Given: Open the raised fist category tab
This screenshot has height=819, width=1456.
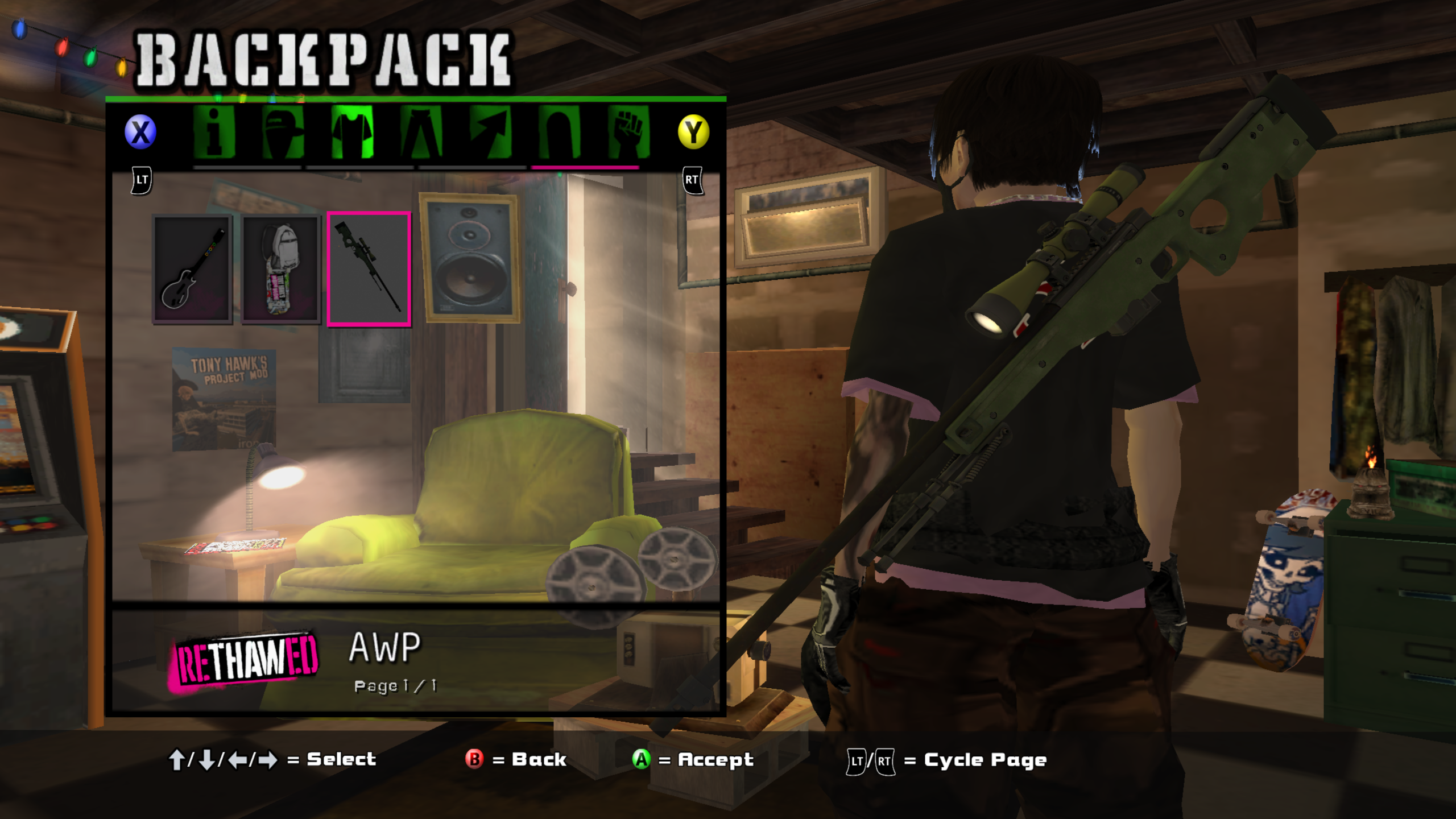Looking at the screenshot, I should (x=628, y=132).
